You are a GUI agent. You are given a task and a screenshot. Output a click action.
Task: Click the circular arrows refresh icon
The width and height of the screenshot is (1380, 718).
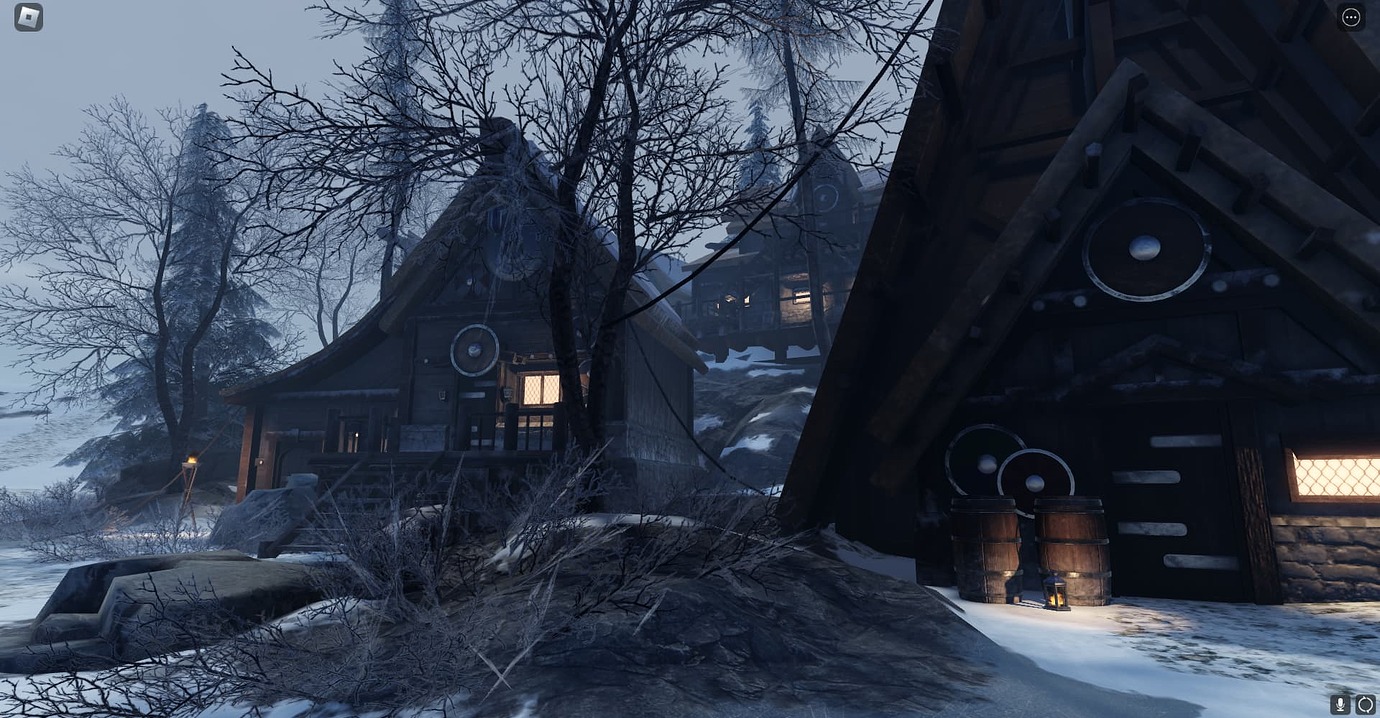1365,704
